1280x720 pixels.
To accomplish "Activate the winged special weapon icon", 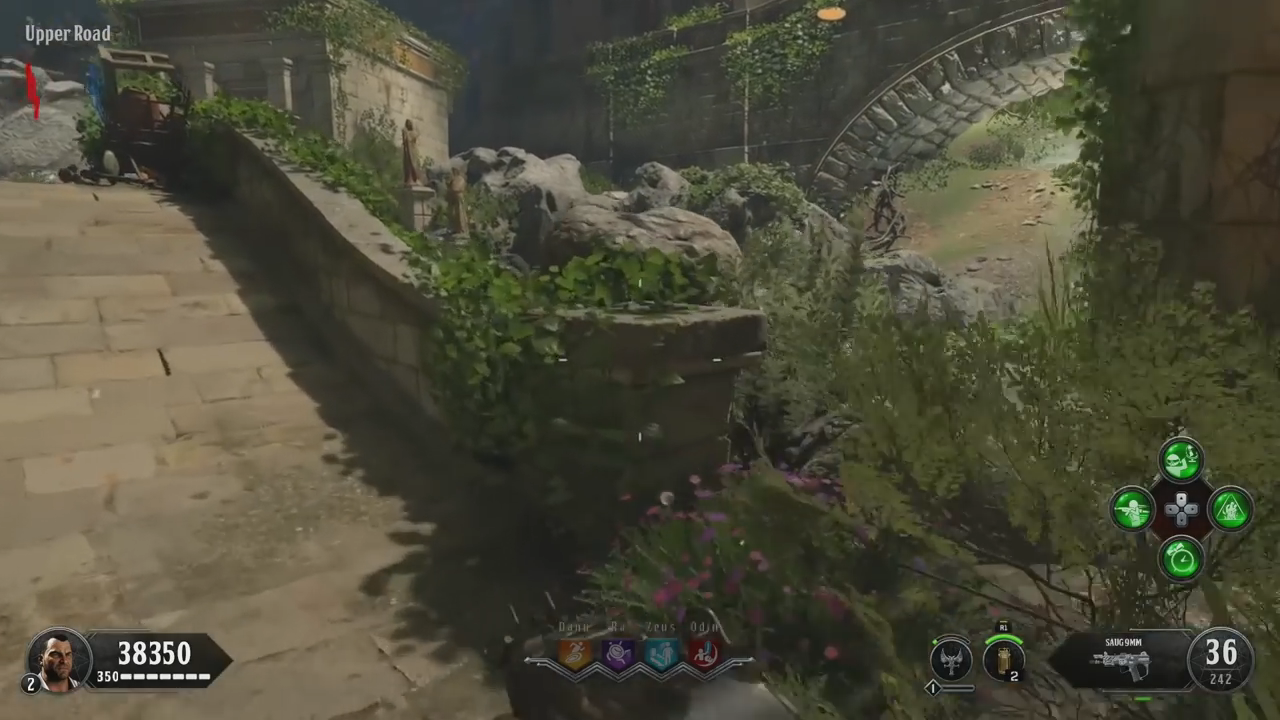I will (x=951, y=659).
